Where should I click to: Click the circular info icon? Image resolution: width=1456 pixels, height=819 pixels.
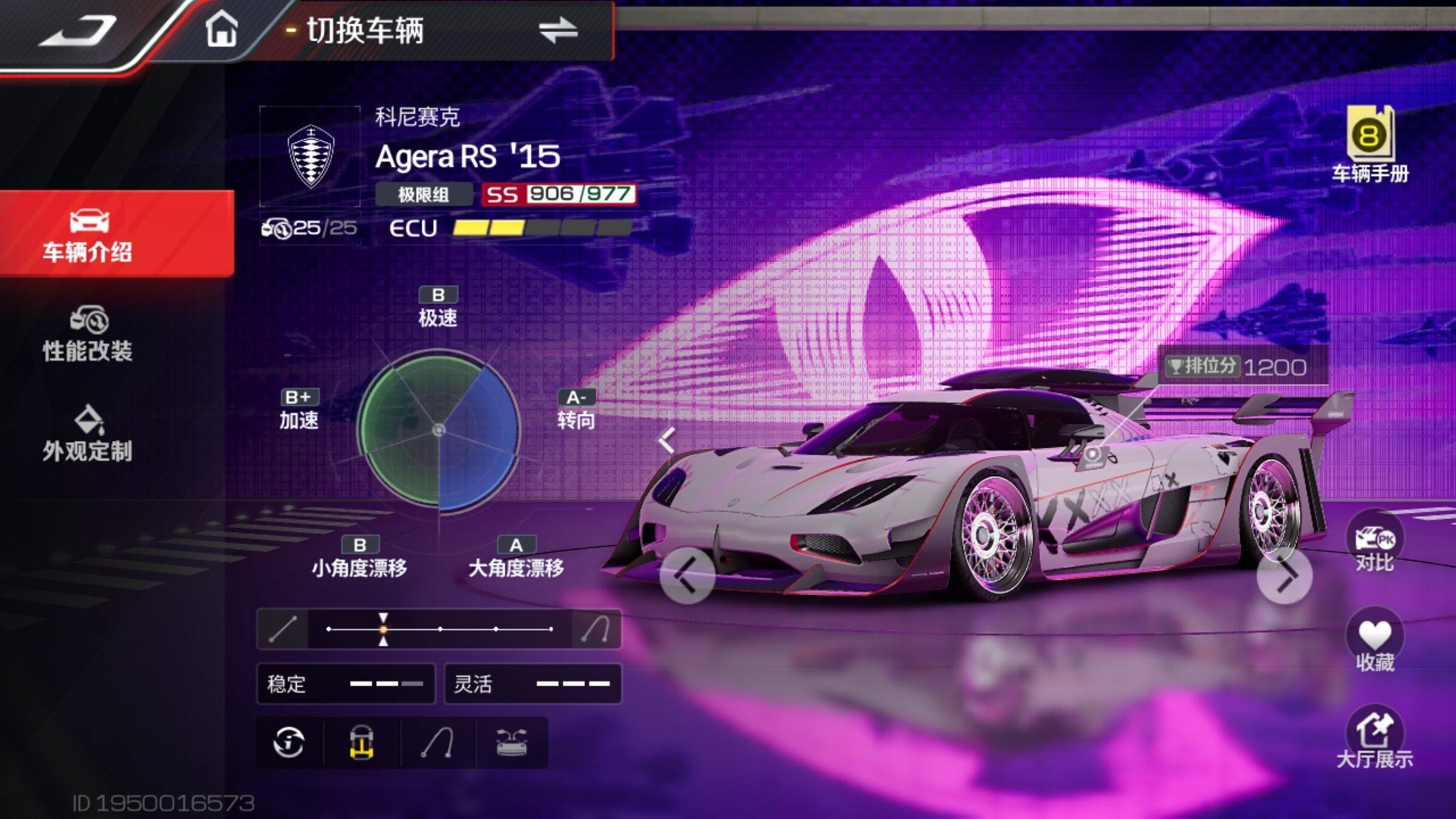point(289,743)
